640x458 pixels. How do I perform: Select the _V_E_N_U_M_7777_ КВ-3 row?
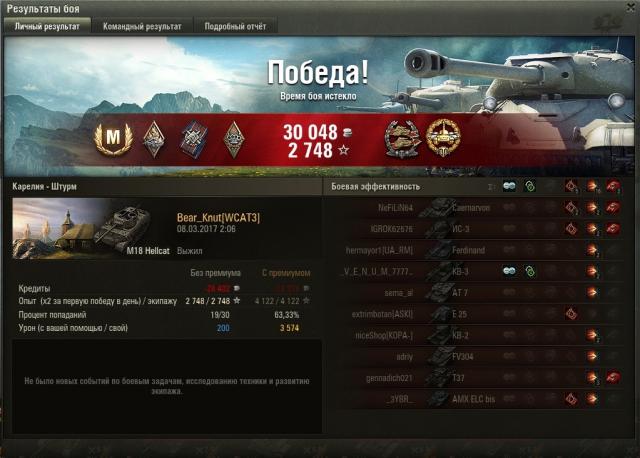click(472, 271)
